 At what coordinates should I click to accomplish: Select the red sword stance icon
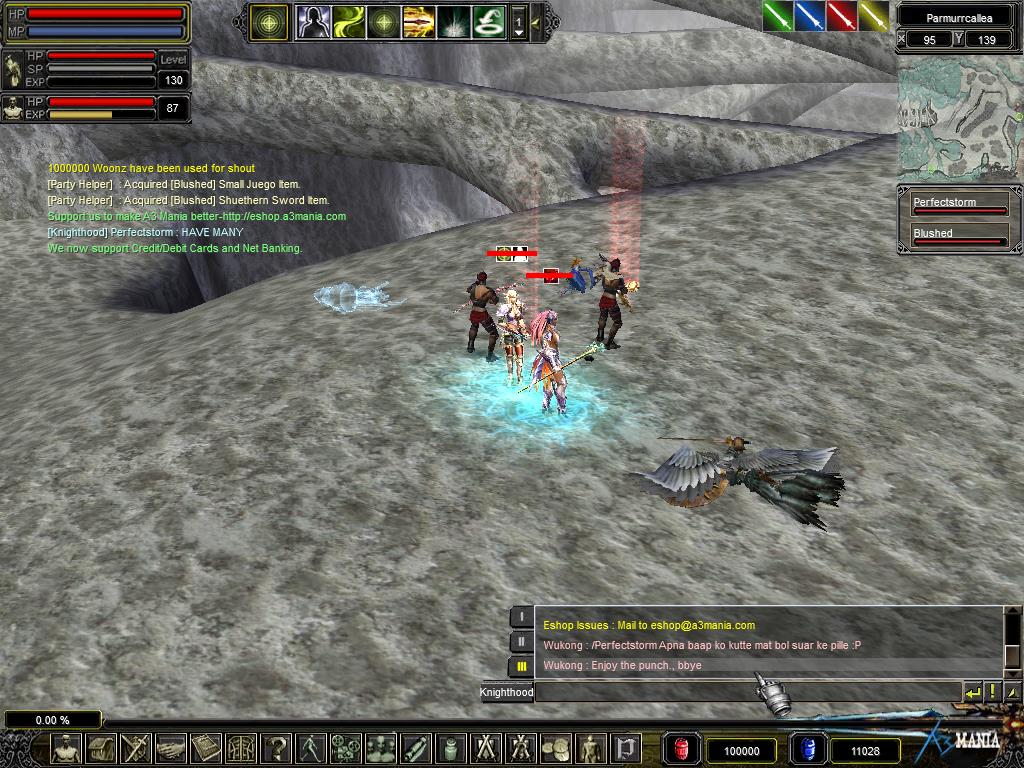point(841,16)
